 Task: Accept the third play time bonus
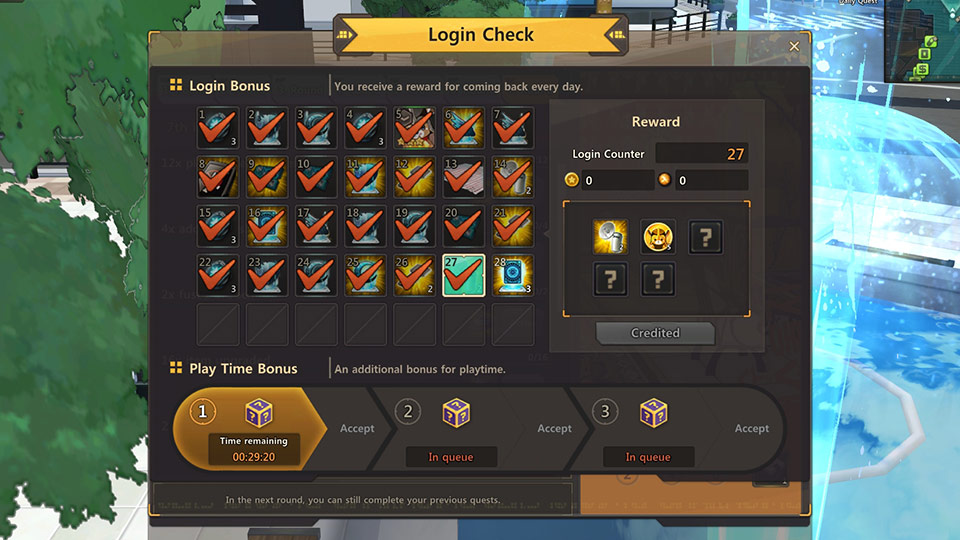click(752, 429)
